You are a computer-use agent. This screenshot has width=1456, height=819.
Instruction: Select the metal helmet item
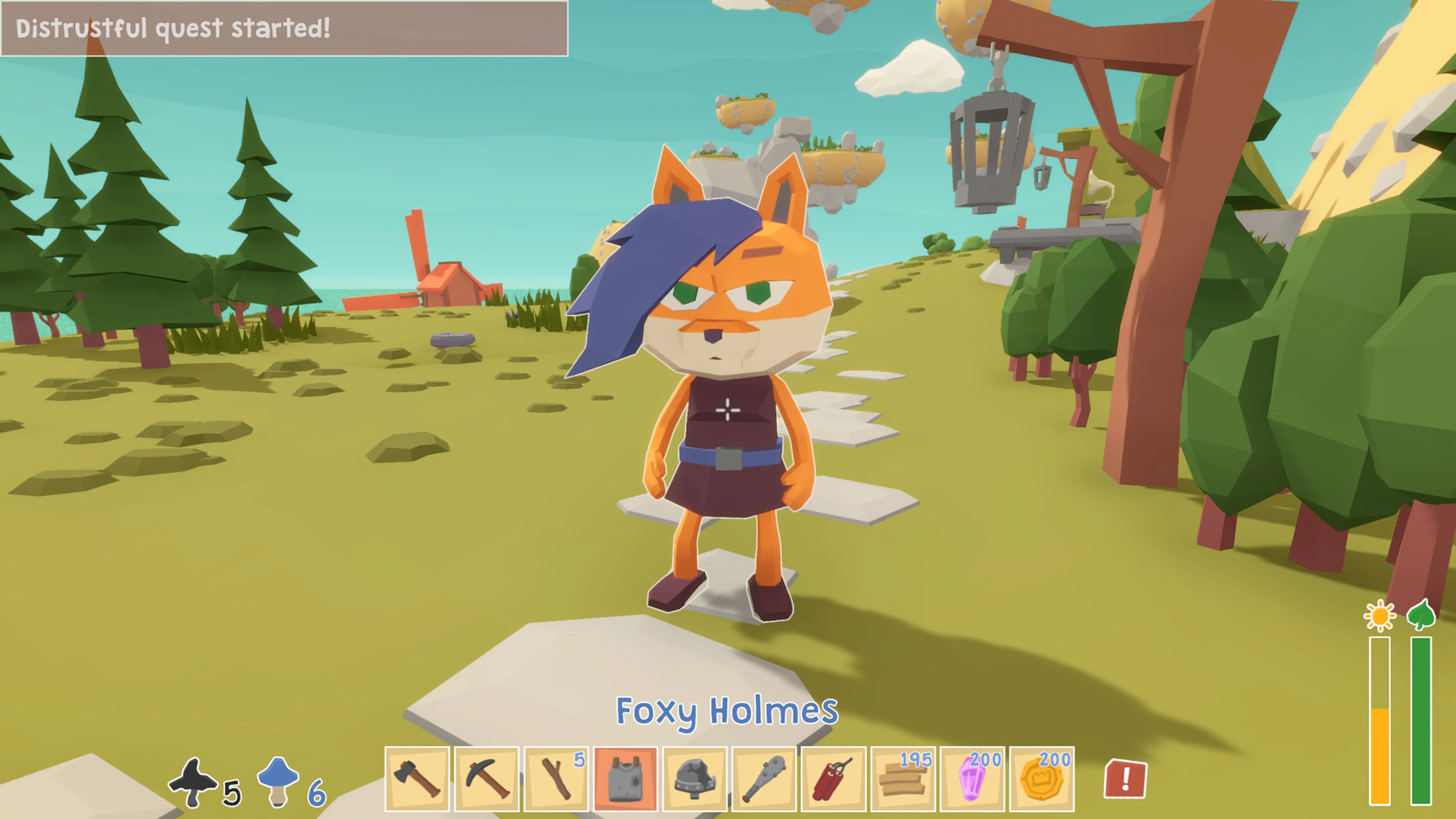[695, 778]
